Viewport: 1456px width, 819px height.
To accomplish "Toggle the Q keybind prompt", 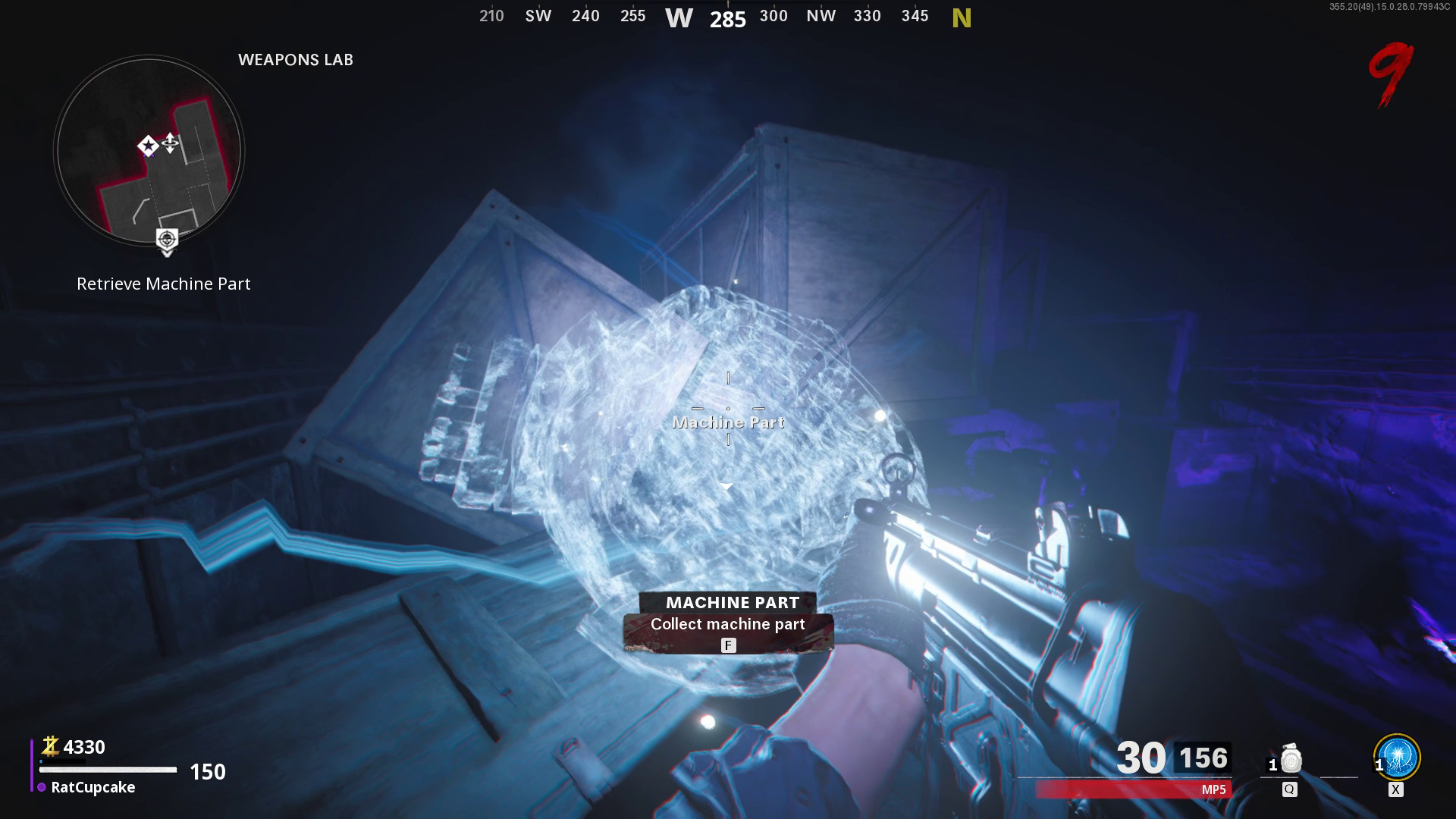I will pyautogui.click(x=1289, y=789).
